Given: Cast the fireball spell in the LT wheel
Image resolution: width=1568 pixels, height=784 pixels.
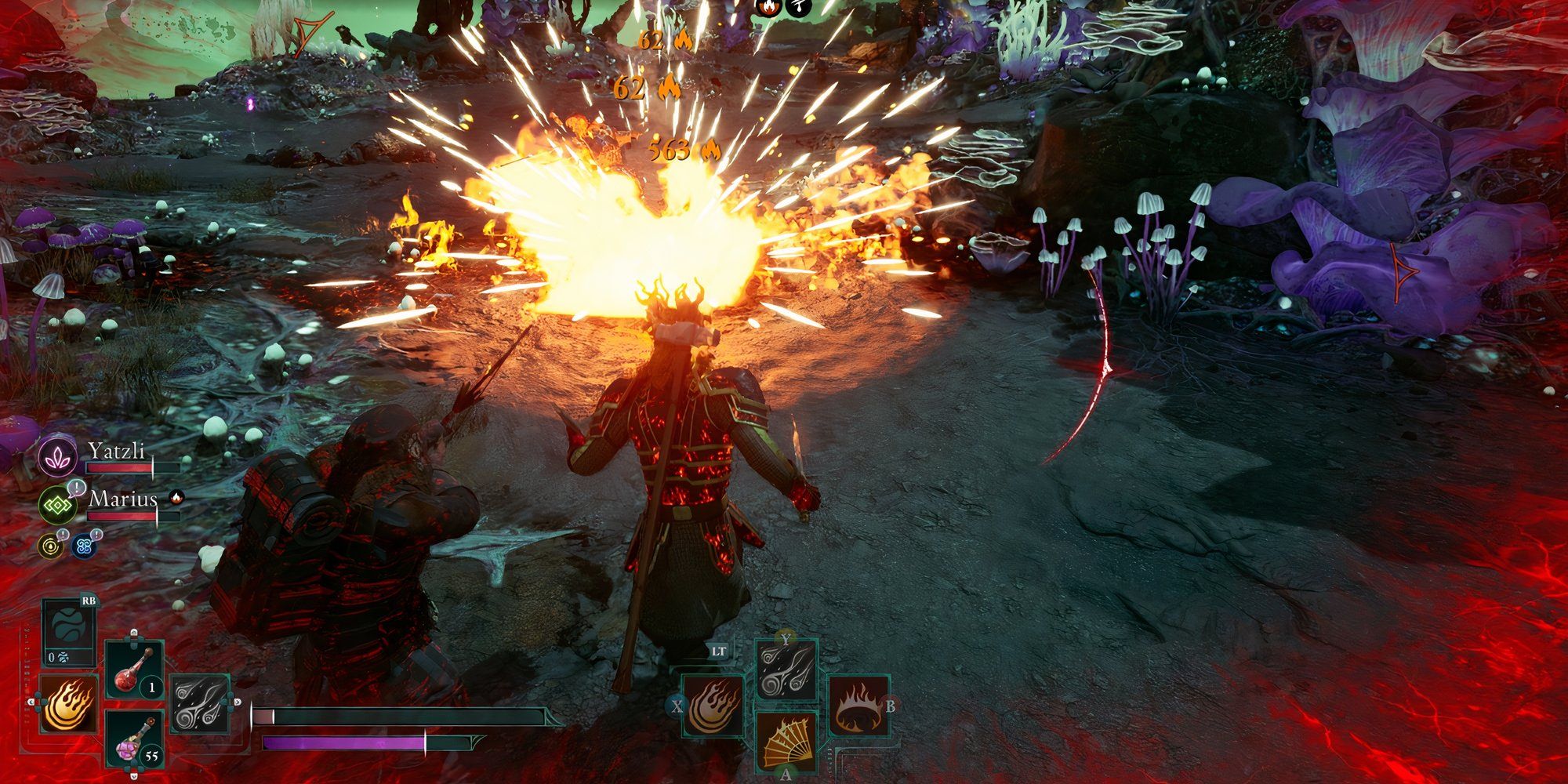Looking at the screenshot, I should pyautogui.click(x=713, y=706).
